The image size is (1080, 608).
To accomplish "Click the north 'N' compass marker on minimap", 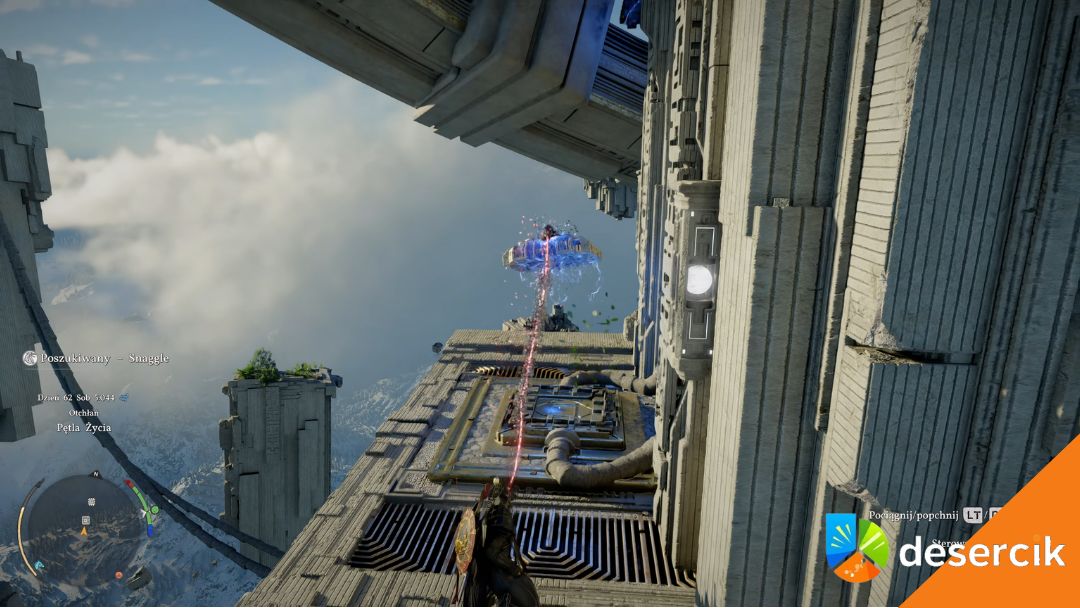I will [x=95, y=474].
